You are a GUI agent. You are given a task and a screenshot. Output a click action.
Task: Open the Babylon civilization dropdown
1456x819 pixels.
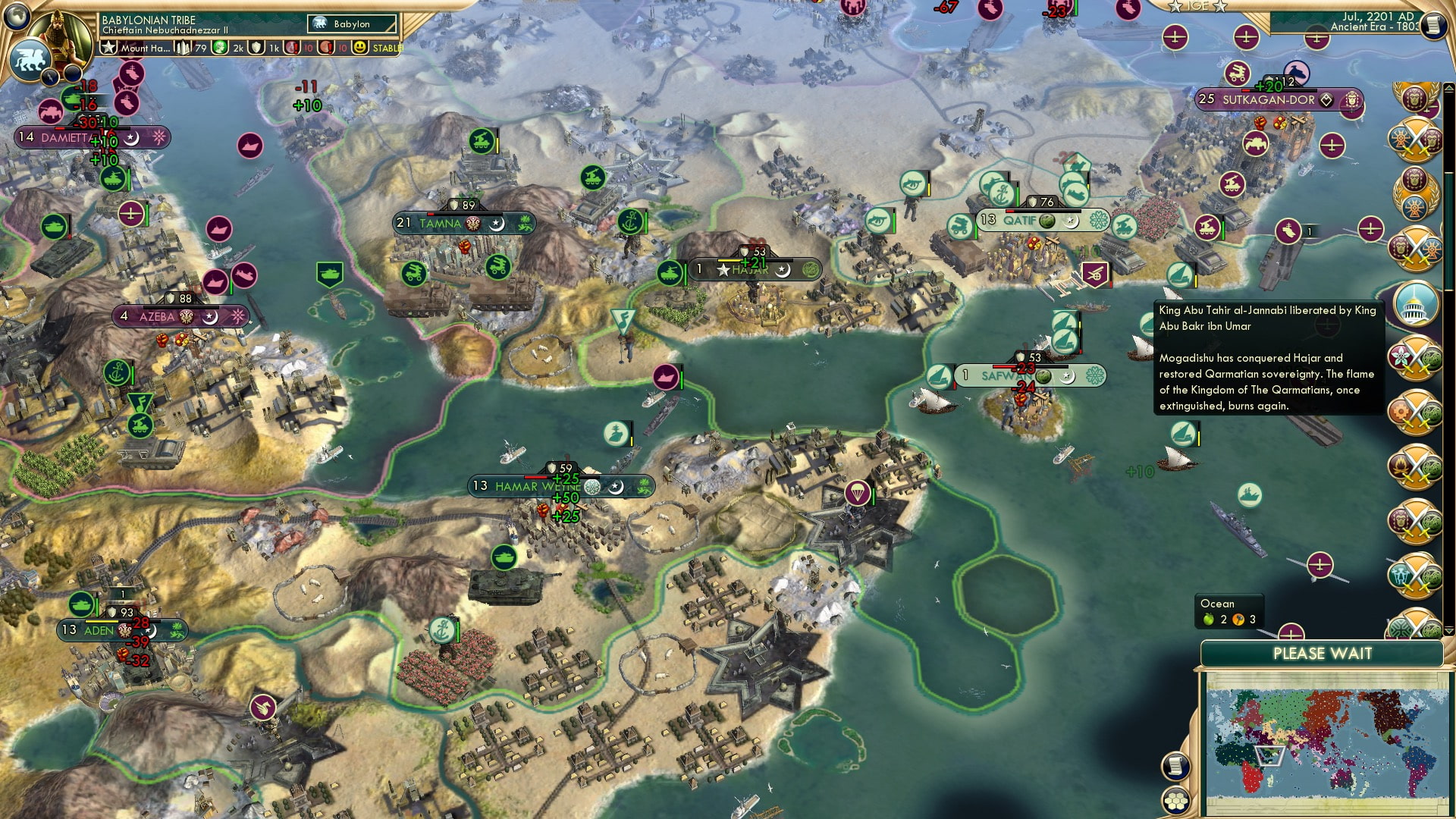coord(353,24)
